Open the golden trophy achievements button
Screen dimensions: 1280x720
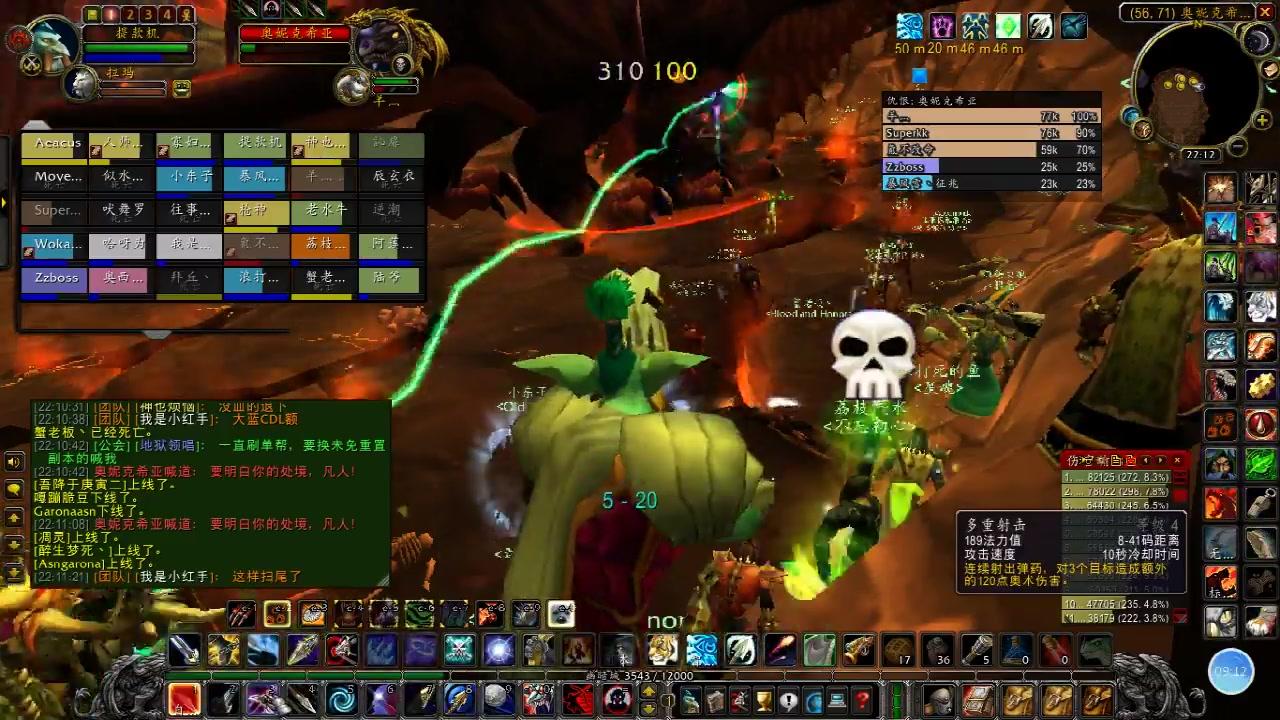tap(764, 699)
